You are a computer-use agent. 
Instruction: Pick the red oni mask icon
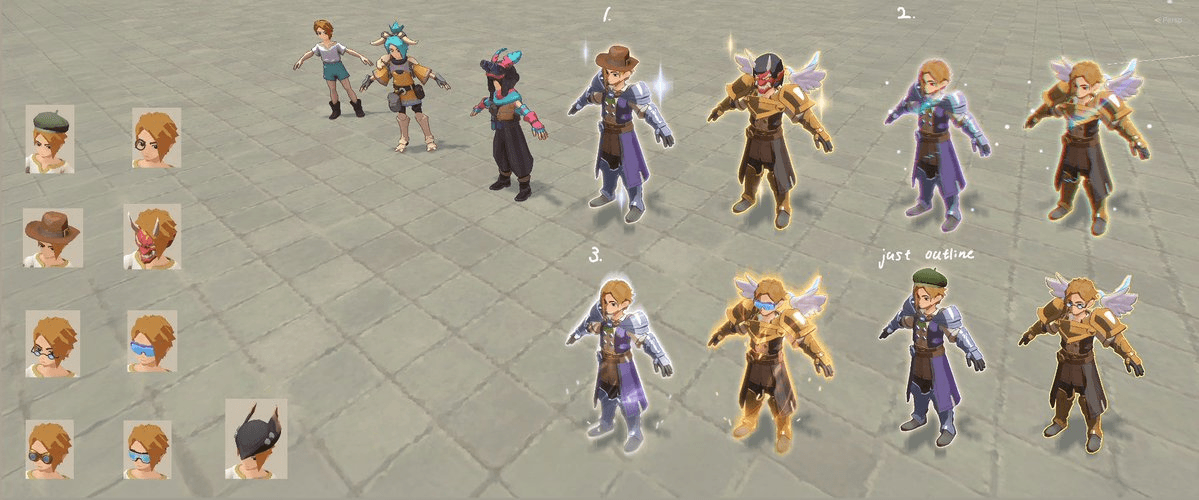tap(152, 237)
